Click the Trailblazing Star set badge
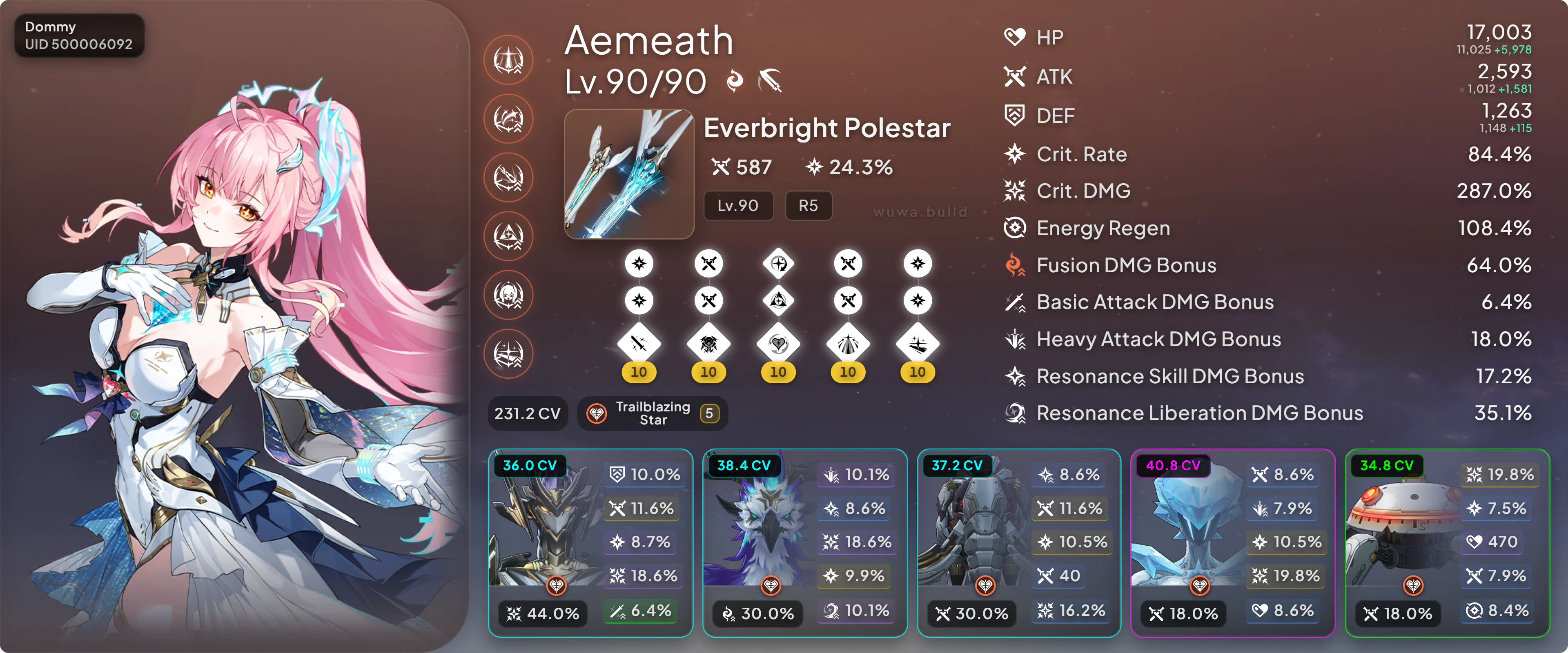Viewport: 1568px width, 653px height. point(653,414)
